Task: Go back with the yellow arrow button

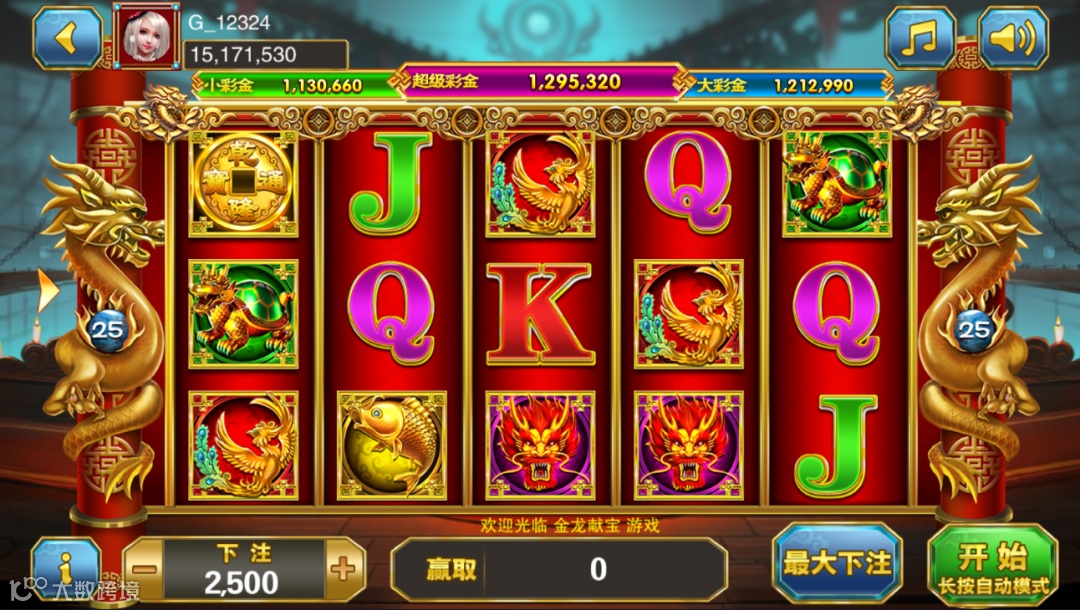Action: click(x=67, y=38)
